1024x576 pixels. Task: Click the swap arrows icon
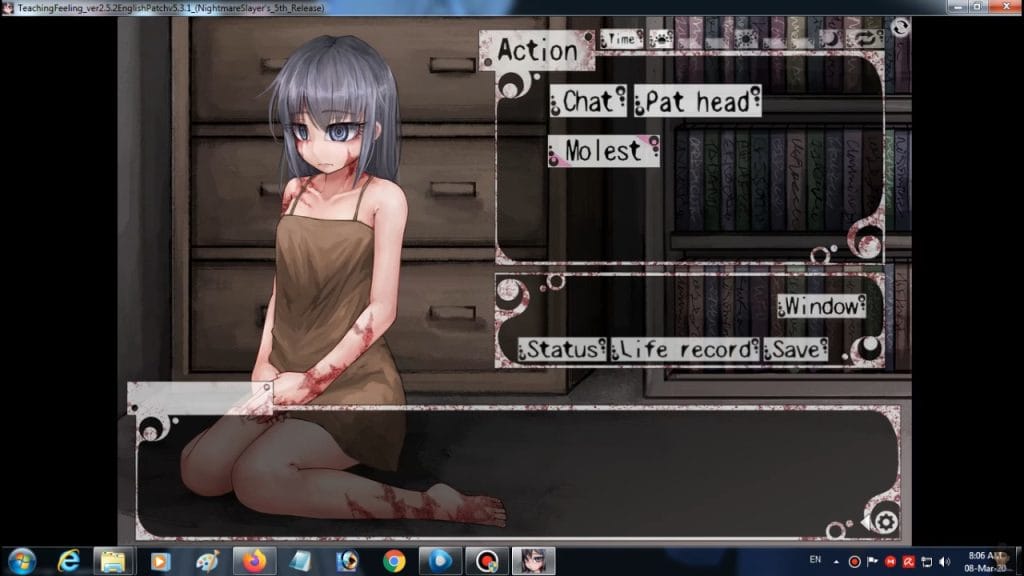pyautogui.click(x=863, y=39)
